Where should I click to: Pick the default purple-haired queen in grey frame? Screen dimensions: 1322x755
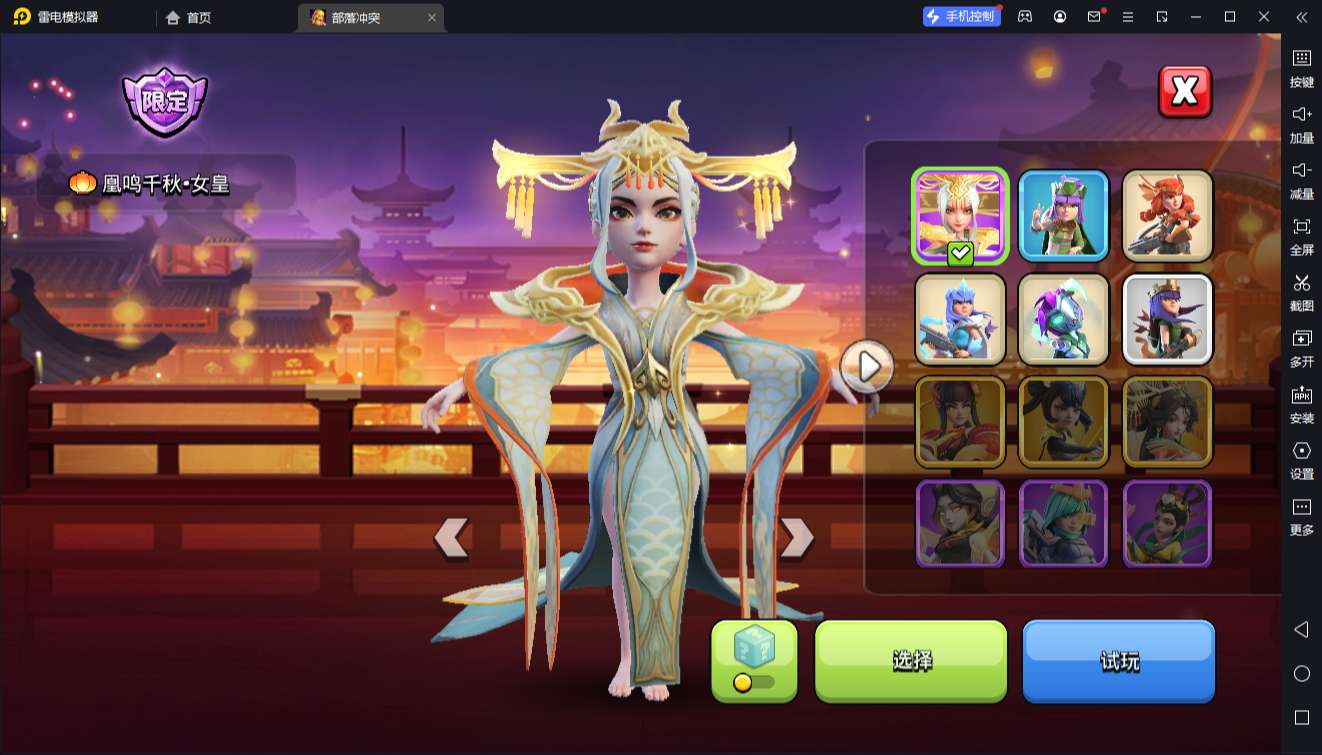1167,319
